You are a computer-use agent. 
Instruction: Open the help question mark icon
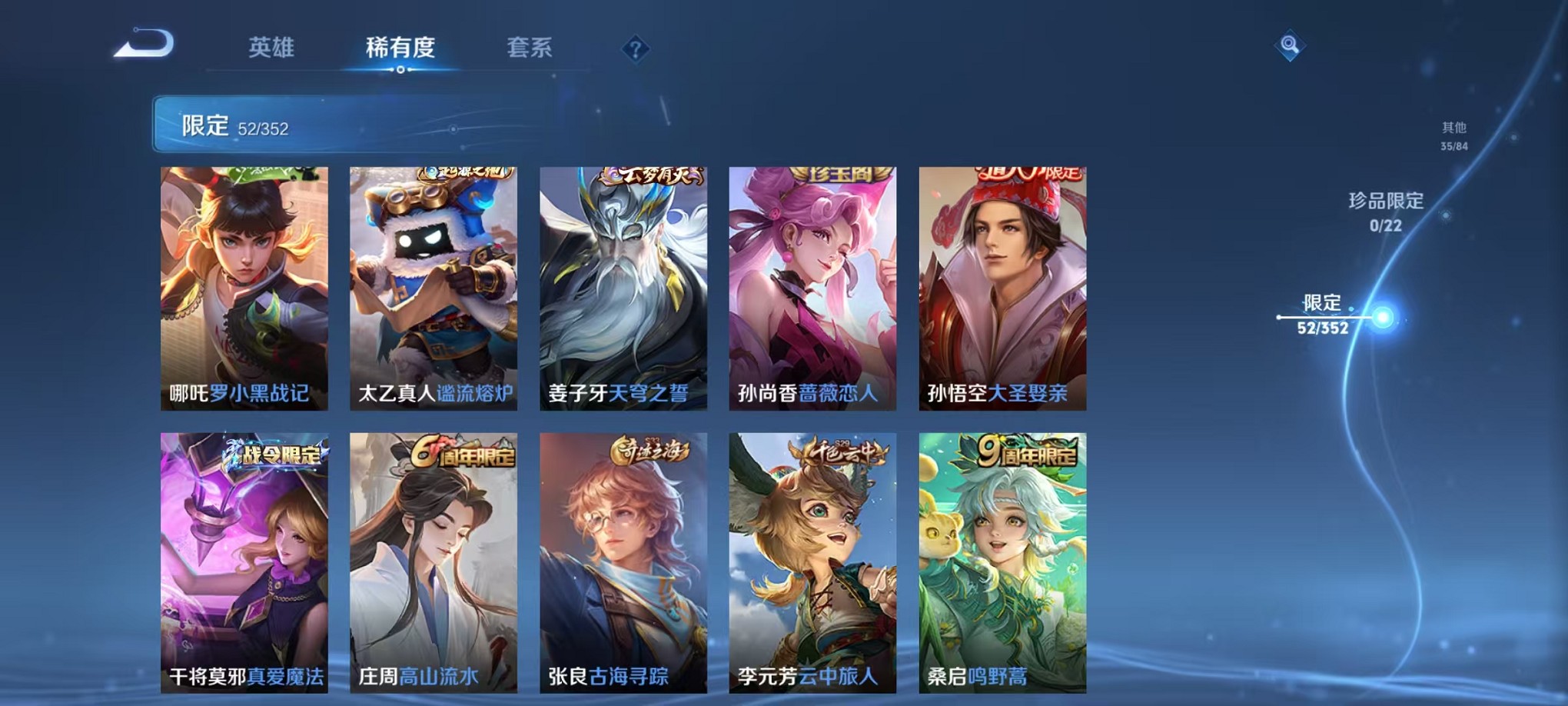click(x=635, y=49)
